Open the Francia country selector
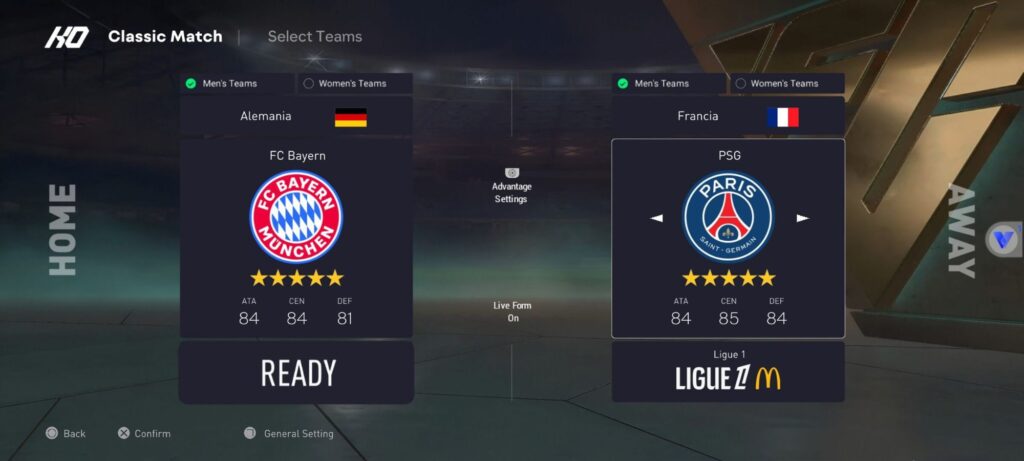The width and height of the screenshot is (1024, 461). click(x=728, y=117)
